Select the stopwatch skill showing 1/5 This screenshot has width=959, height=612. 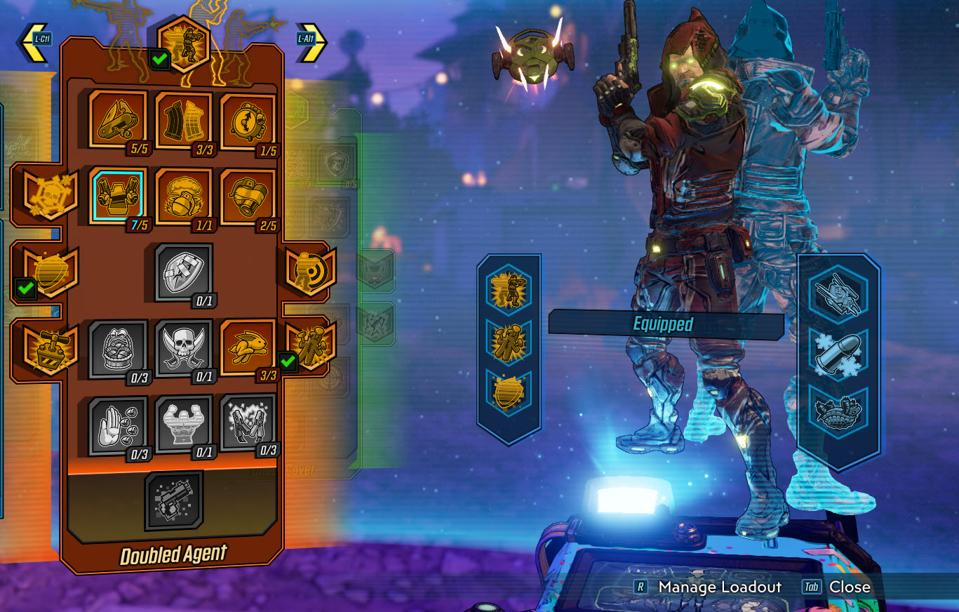tap(248, 120)
